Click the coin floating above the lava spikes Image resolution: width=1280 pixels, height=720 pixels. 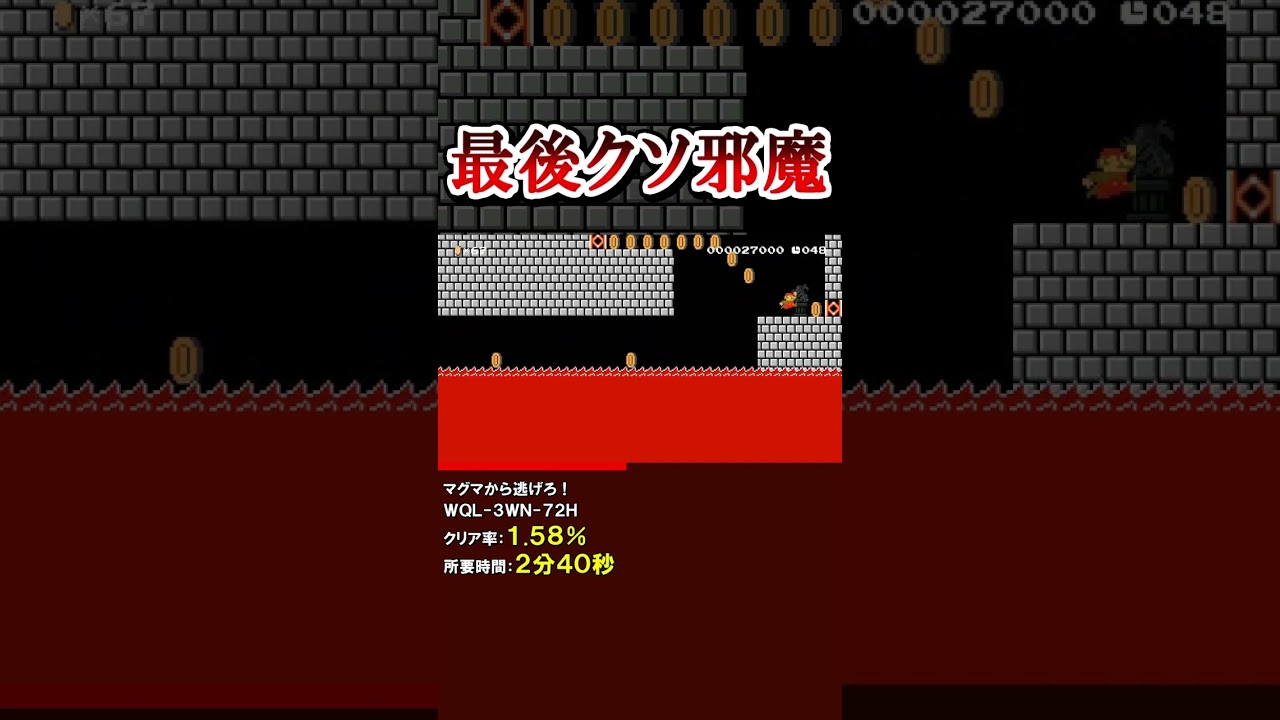coord(496,358)
